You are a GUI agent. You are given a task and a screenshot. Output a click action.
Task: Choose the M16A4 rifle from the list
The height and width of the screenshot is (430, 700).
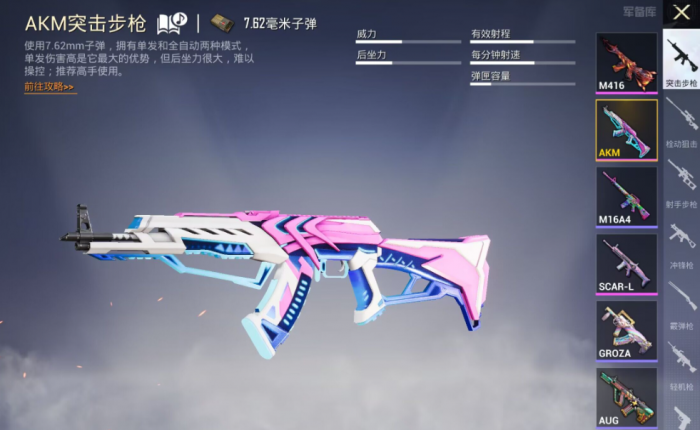[627, 196]
